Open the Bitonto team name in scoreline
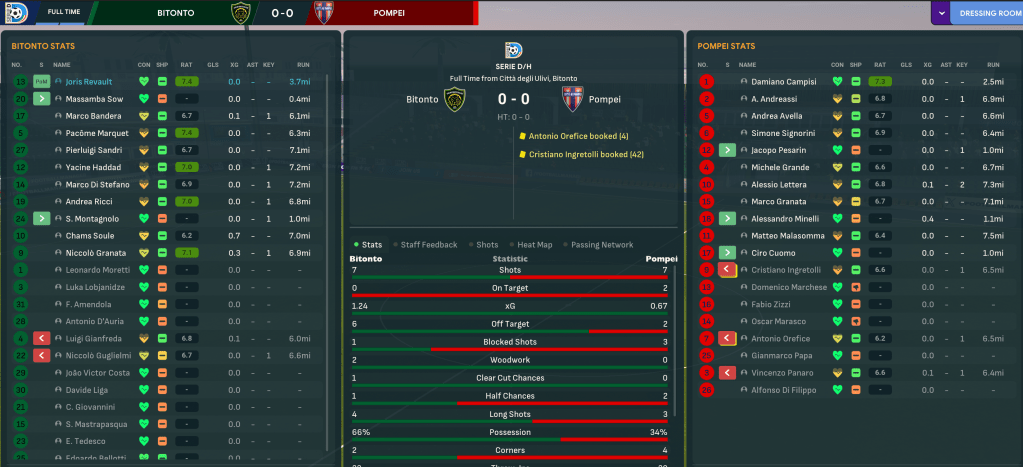The image size is (1023, 467). [x=422, y=99]
